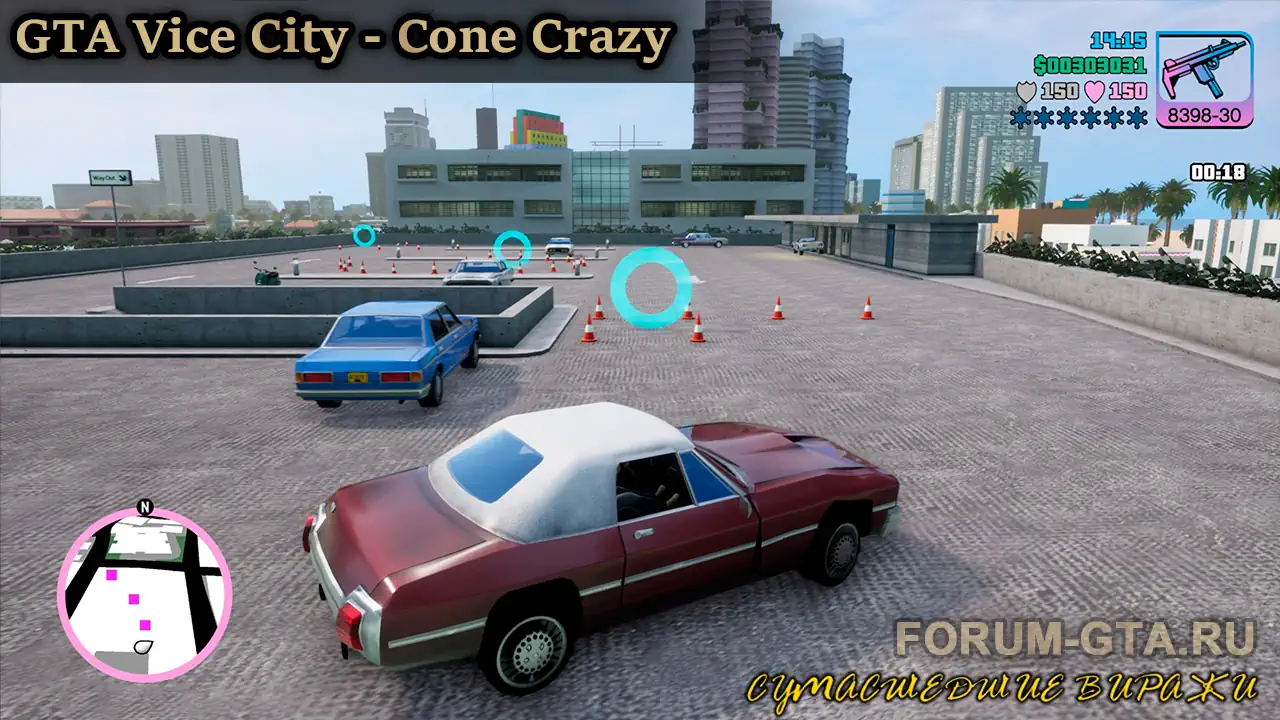Toggle the leftmost cyan checkpoint marker

365,236
